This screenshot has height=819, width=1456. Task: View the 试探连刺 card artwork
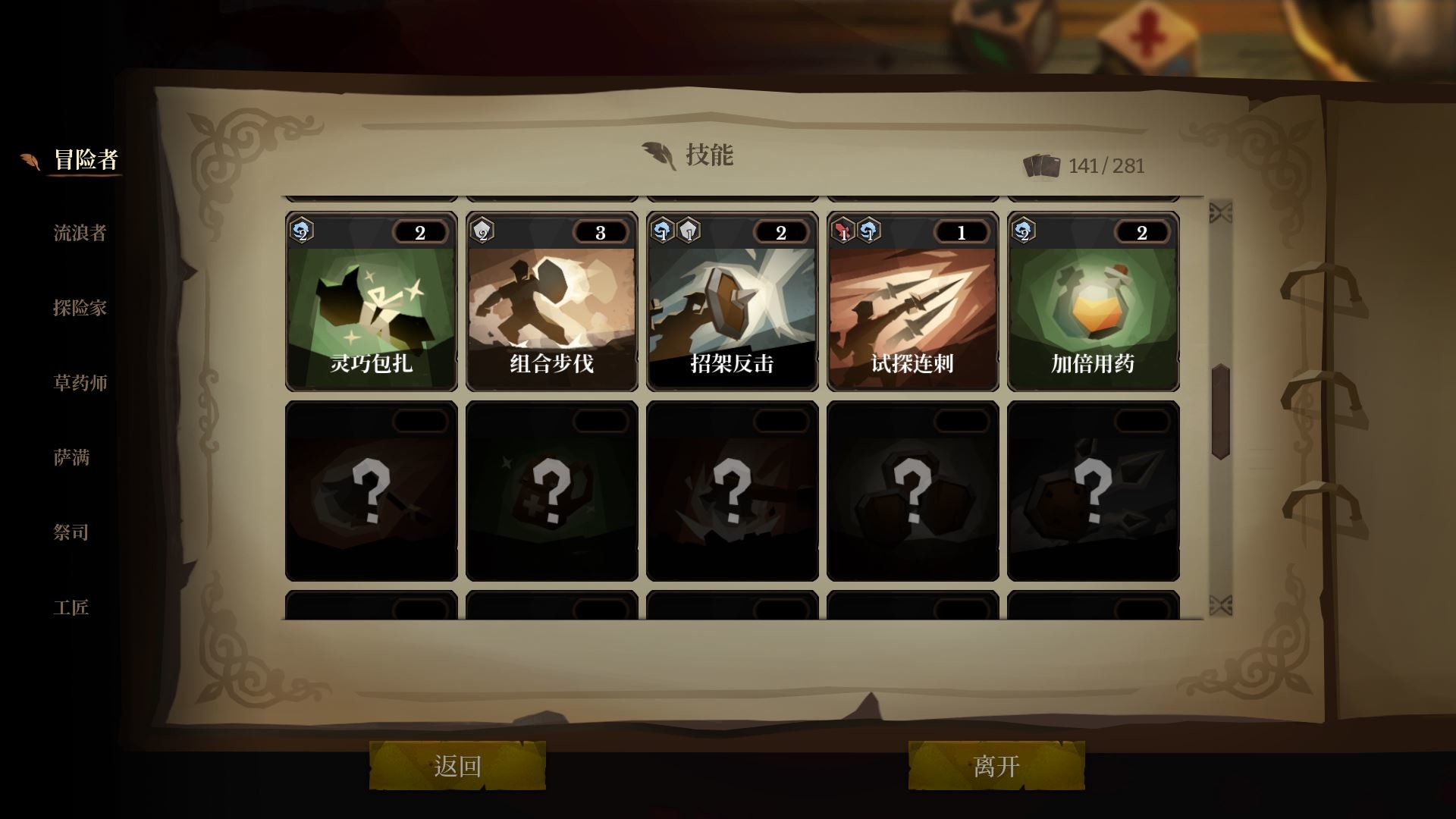click(912, 303)
